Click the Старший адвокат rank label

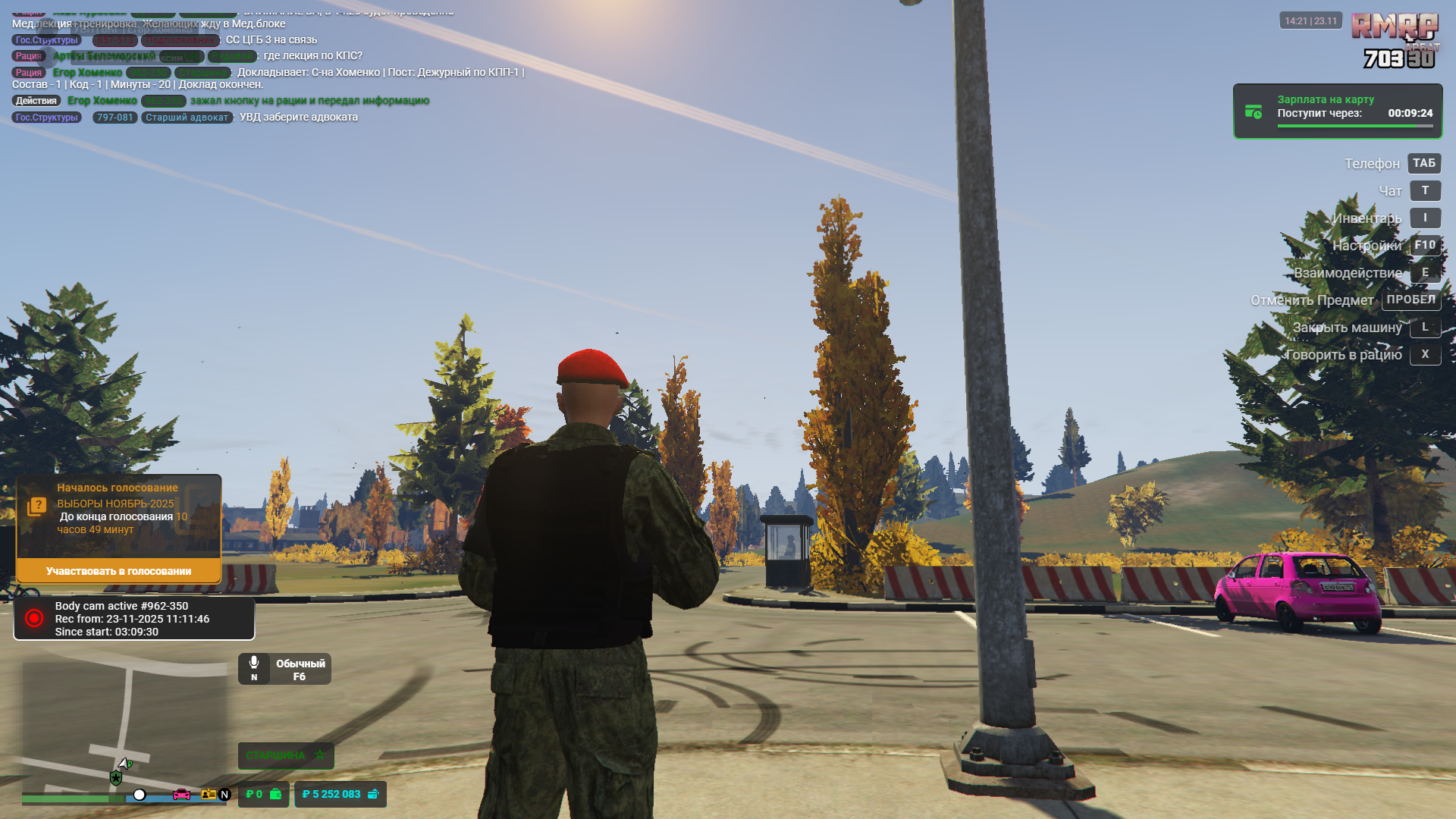(x=186, y=118)
